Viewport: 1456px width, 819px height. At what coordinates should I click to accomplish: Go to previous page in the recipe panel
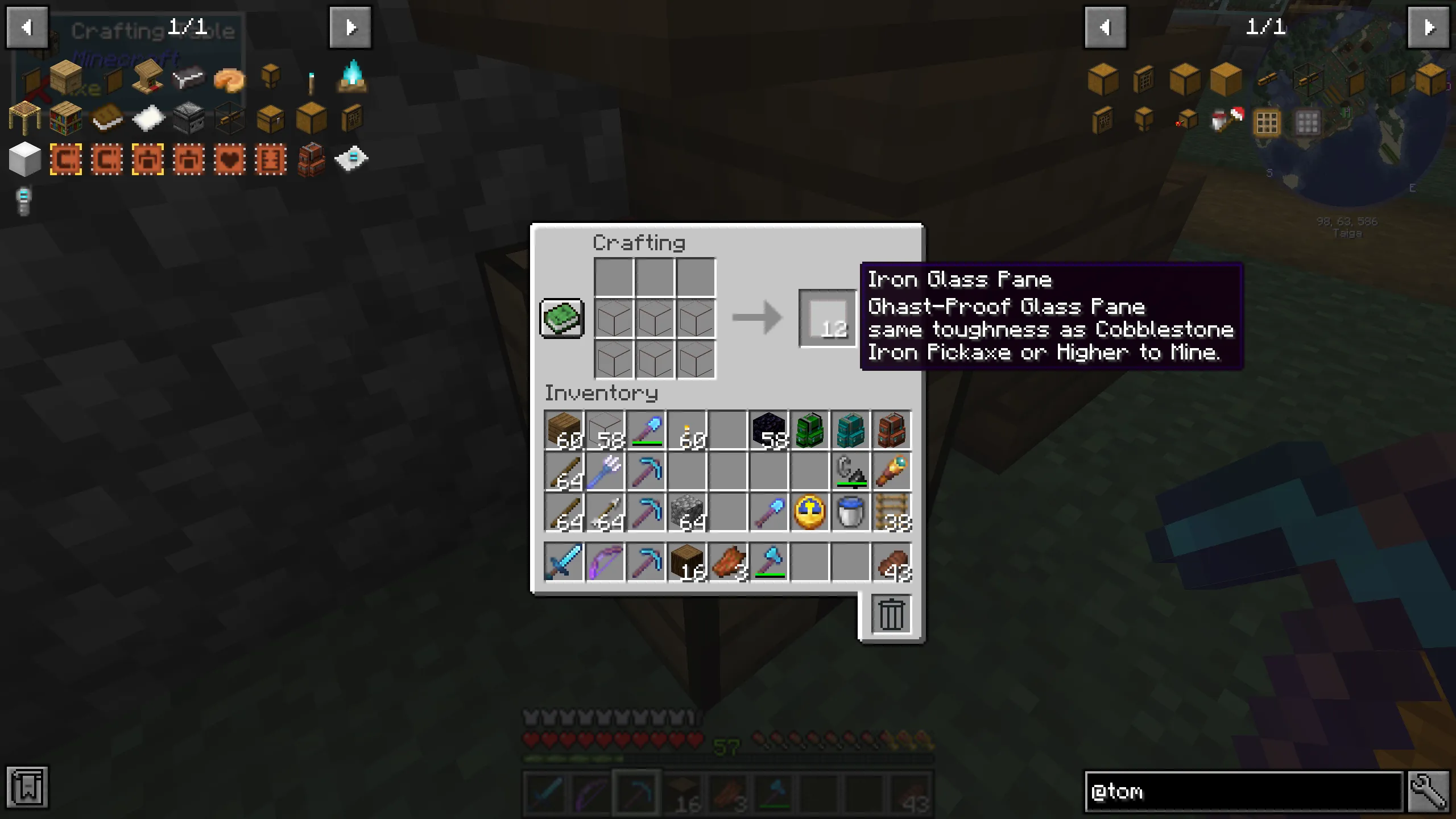(27, 27)
